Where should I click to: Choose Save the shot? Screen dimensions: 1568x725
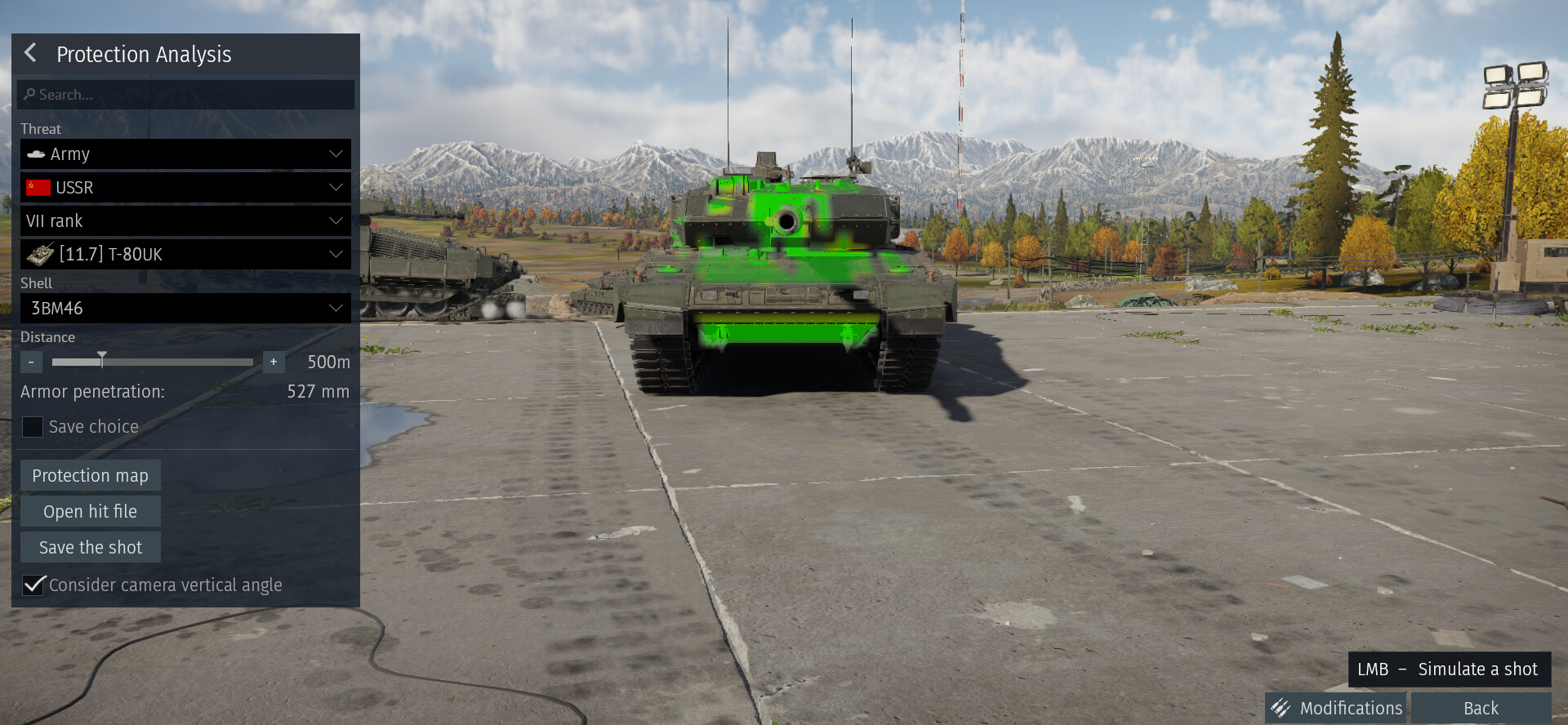pyautogui.click(x=90, y=548)
